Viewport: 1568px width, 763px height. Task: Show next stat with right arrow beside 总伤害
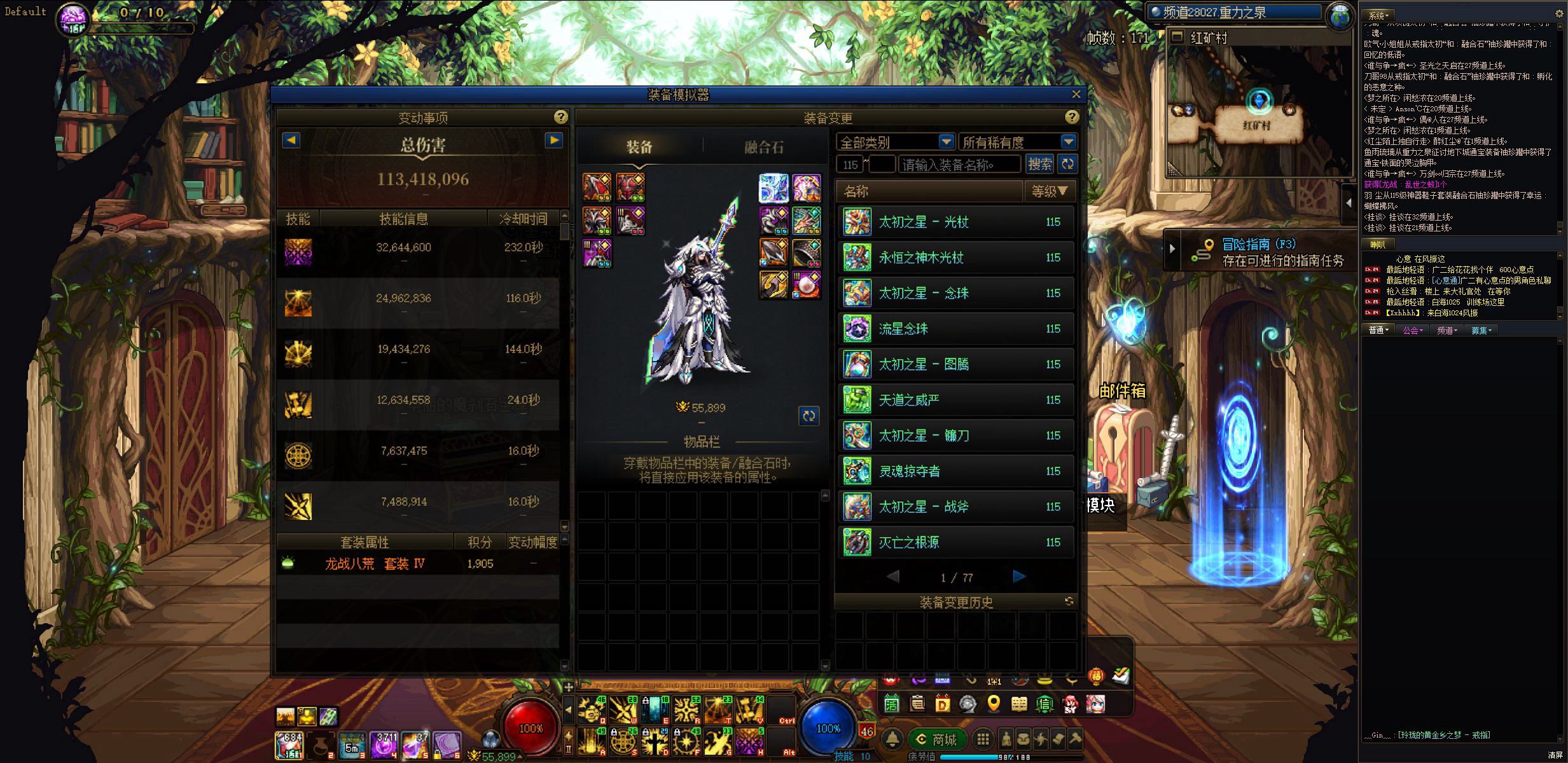coord(554,141)
